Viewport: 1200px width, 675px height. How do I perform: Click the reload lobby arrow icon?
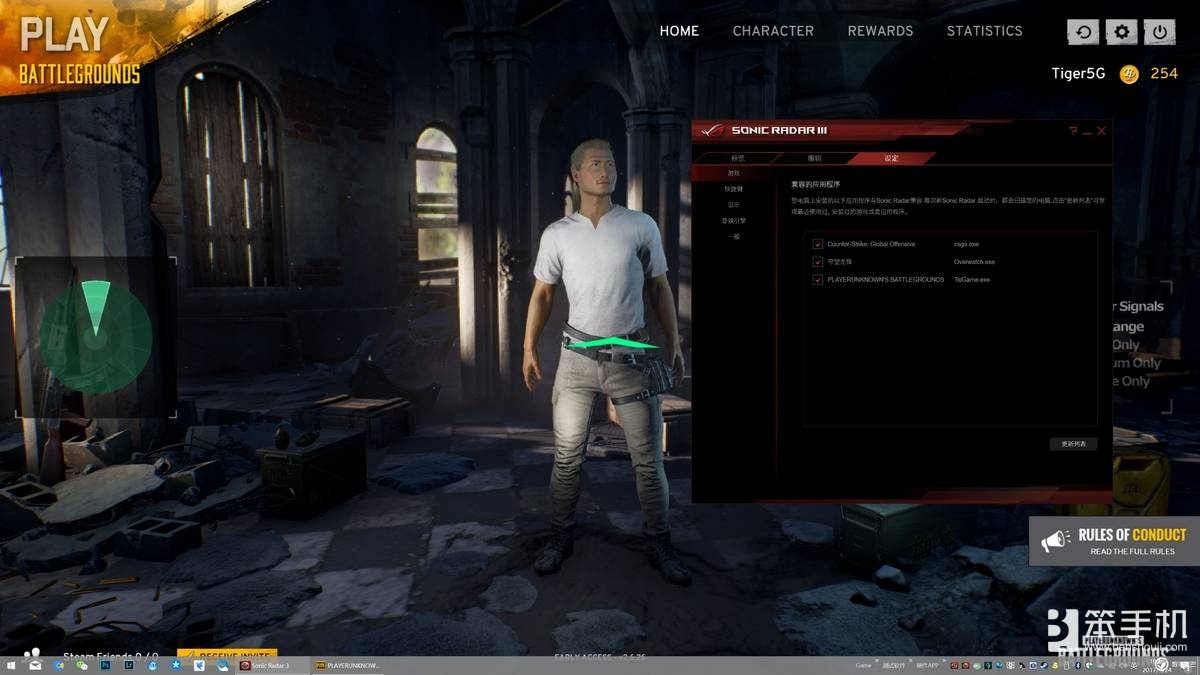[x=1083, y=32]
